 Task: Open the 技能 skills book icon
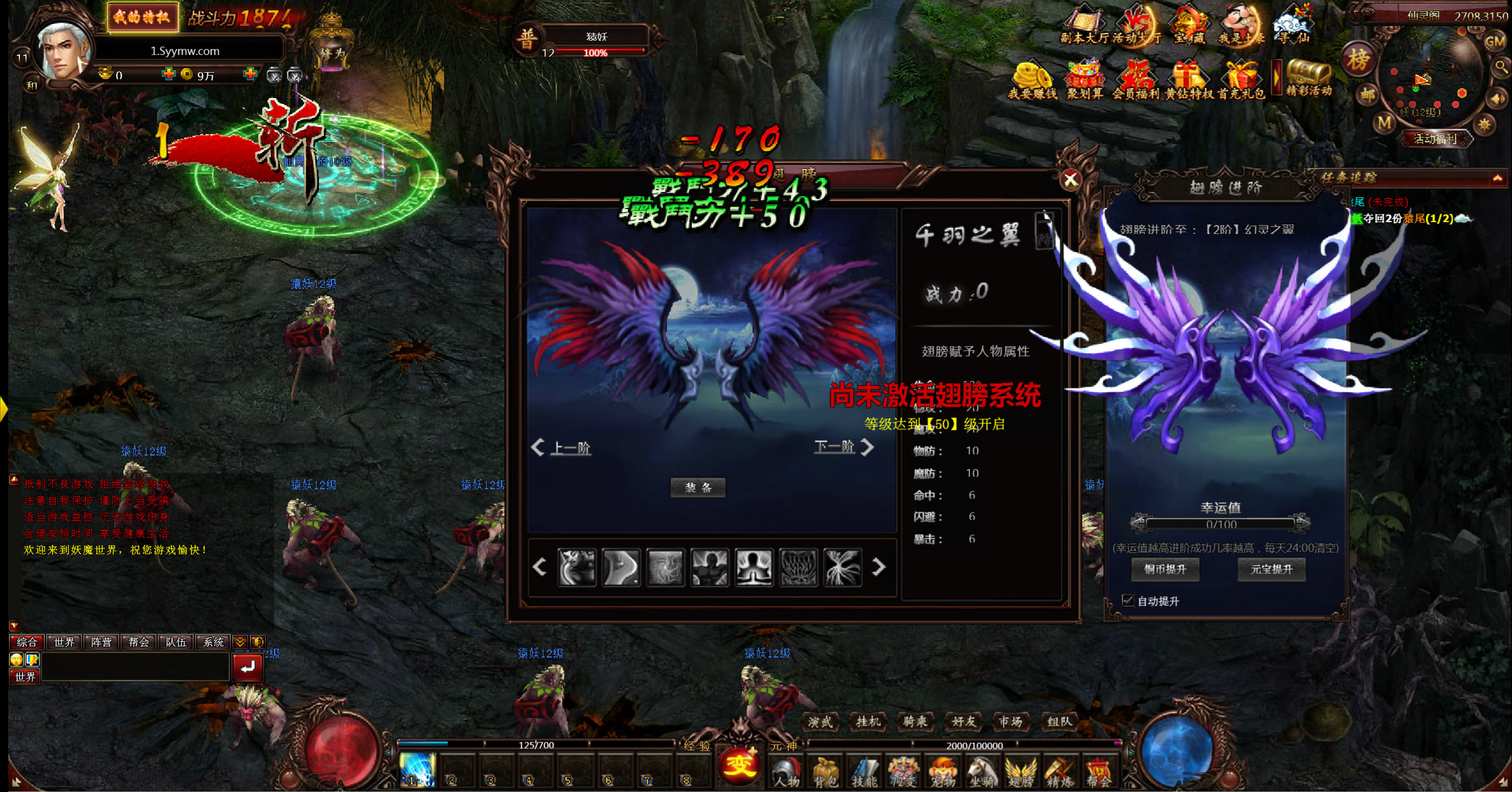[864, 771]
